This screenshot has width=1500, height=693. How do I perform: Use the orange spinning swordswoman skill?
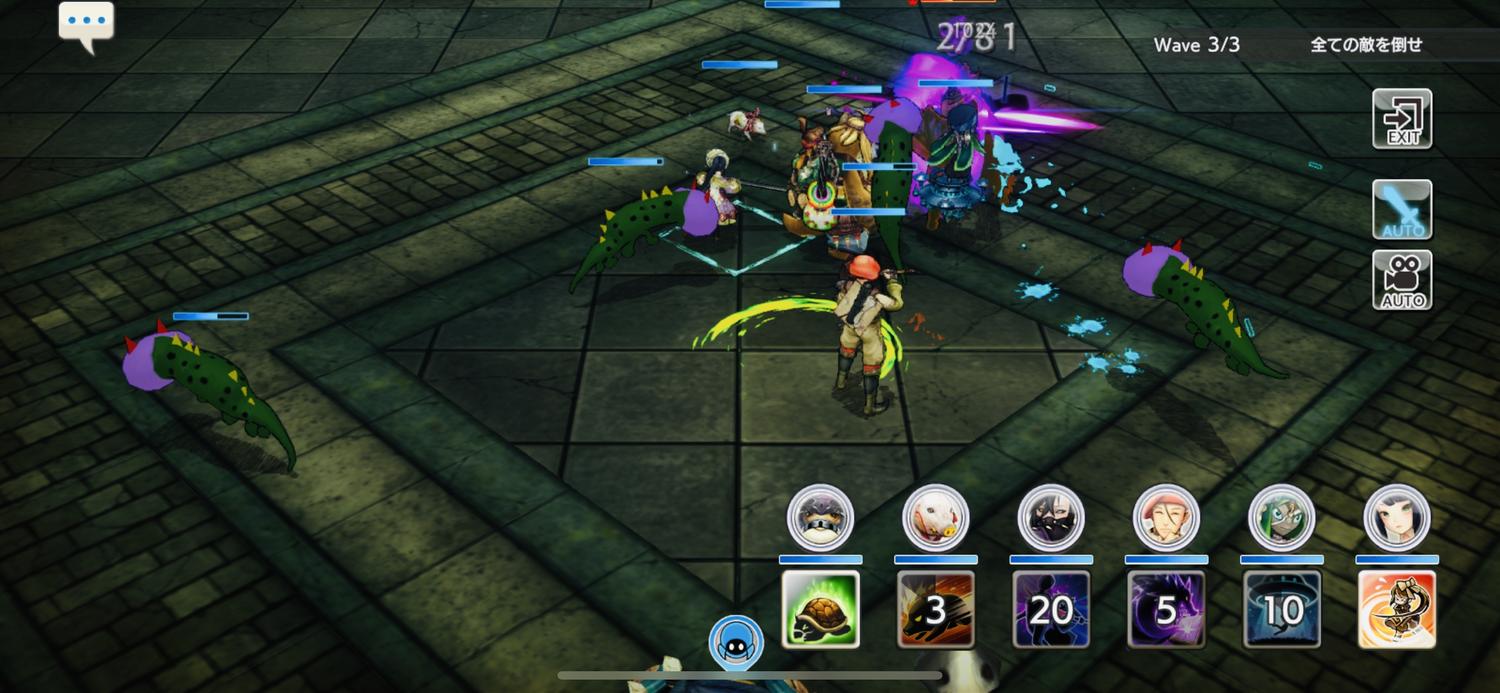click(1397, 609)
